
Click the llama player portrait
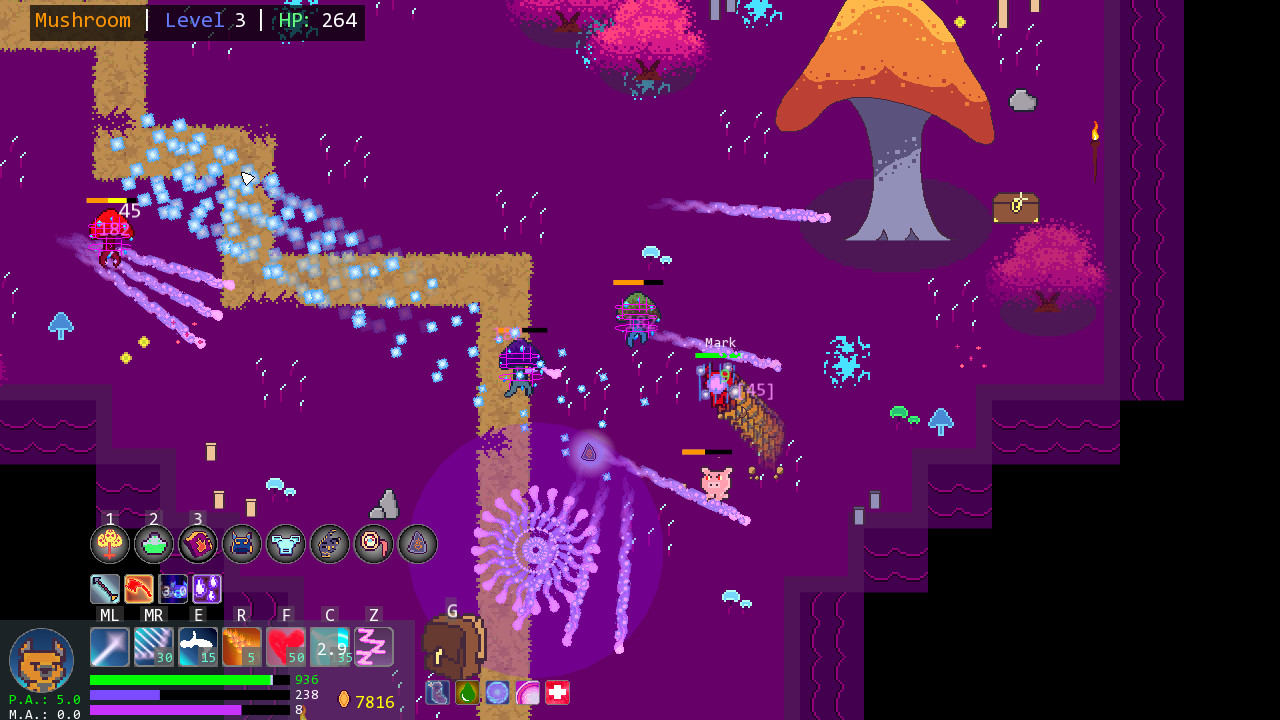(41, 660)
